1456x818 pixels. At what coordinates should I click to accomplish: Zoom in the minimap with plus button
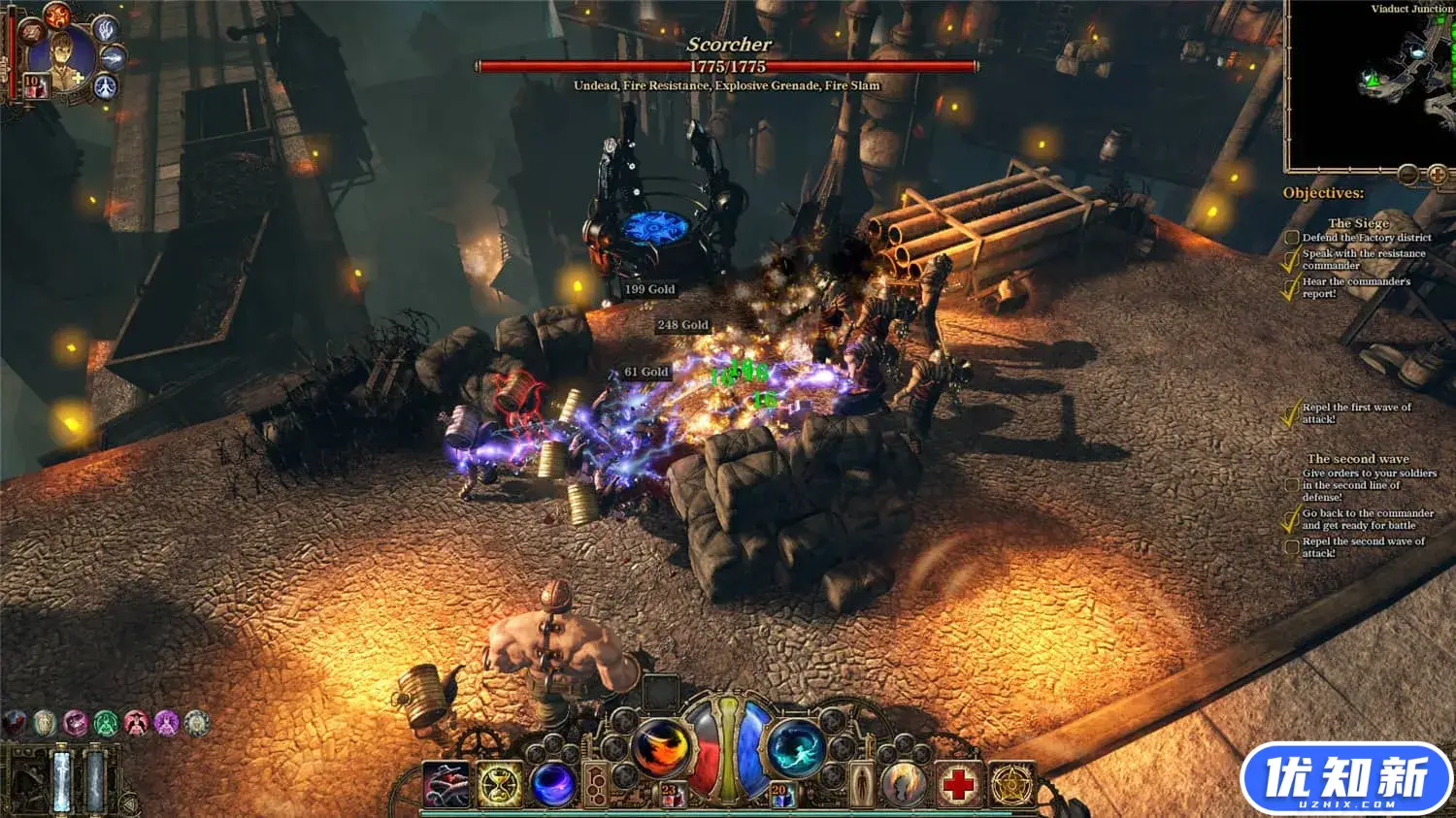(1438, 175)
